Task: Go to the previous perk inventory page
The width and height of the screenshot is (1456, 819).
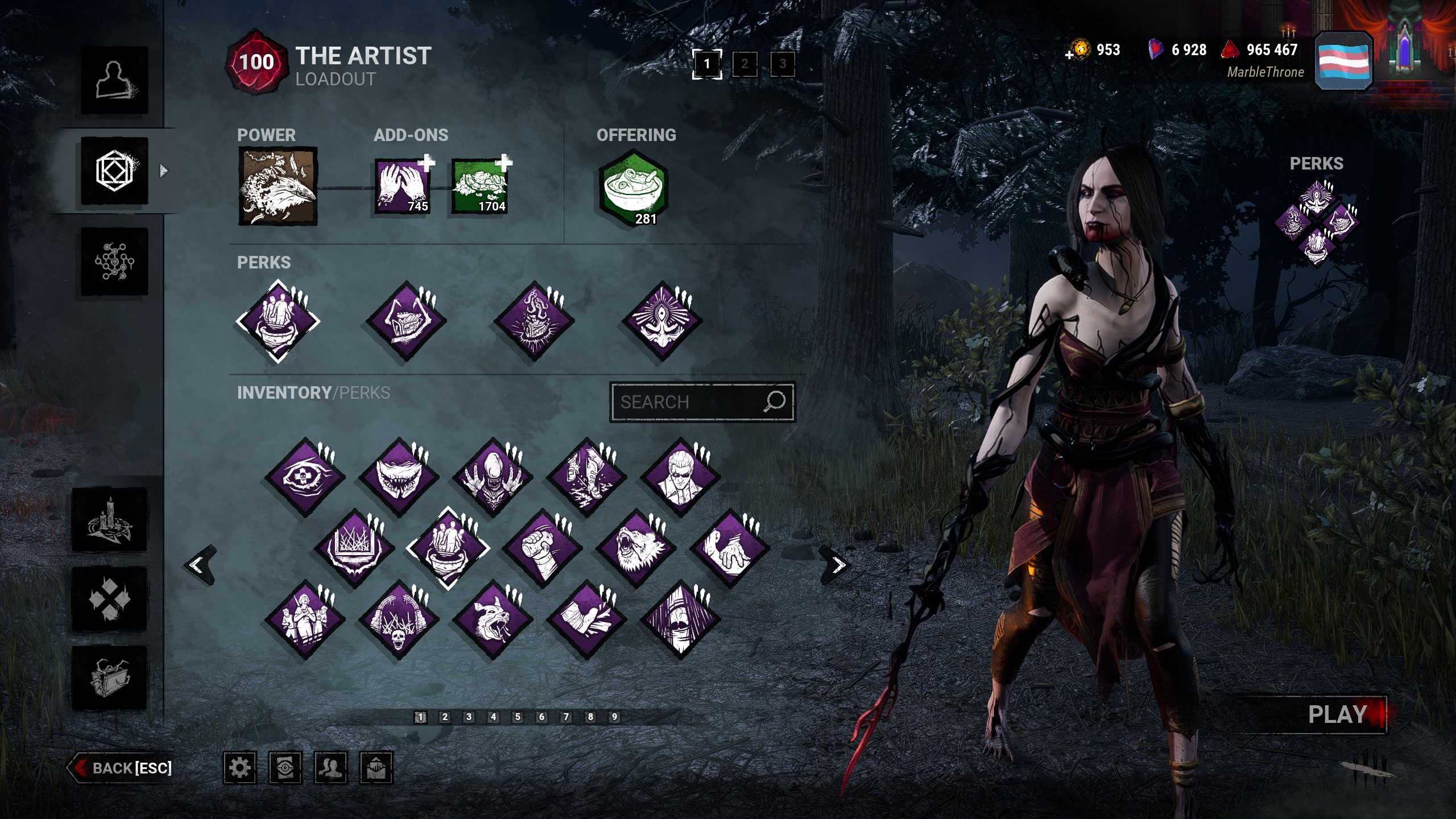Action: pyautogui.click(x=199, y=565)
